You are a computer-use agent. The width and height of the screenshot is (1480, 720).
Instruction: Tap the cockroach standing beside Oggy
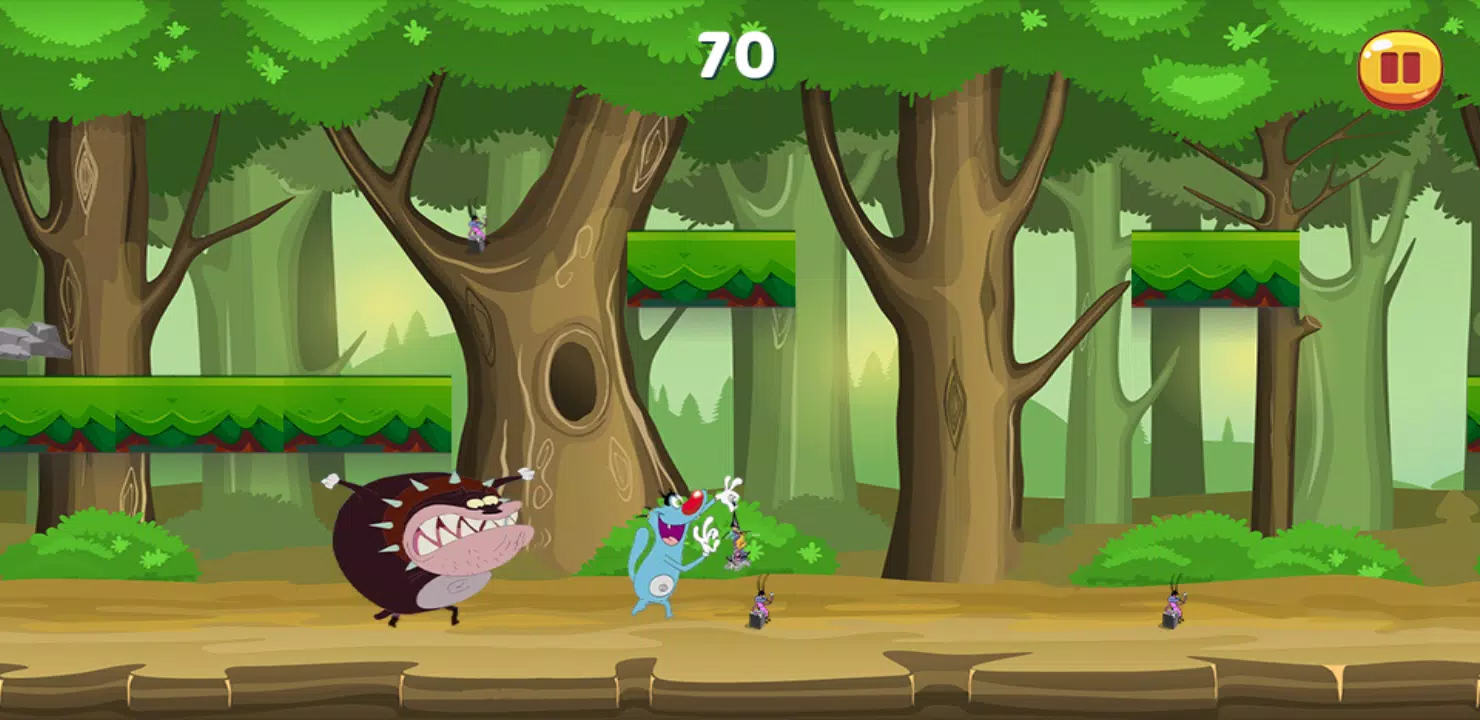[758, 605]
